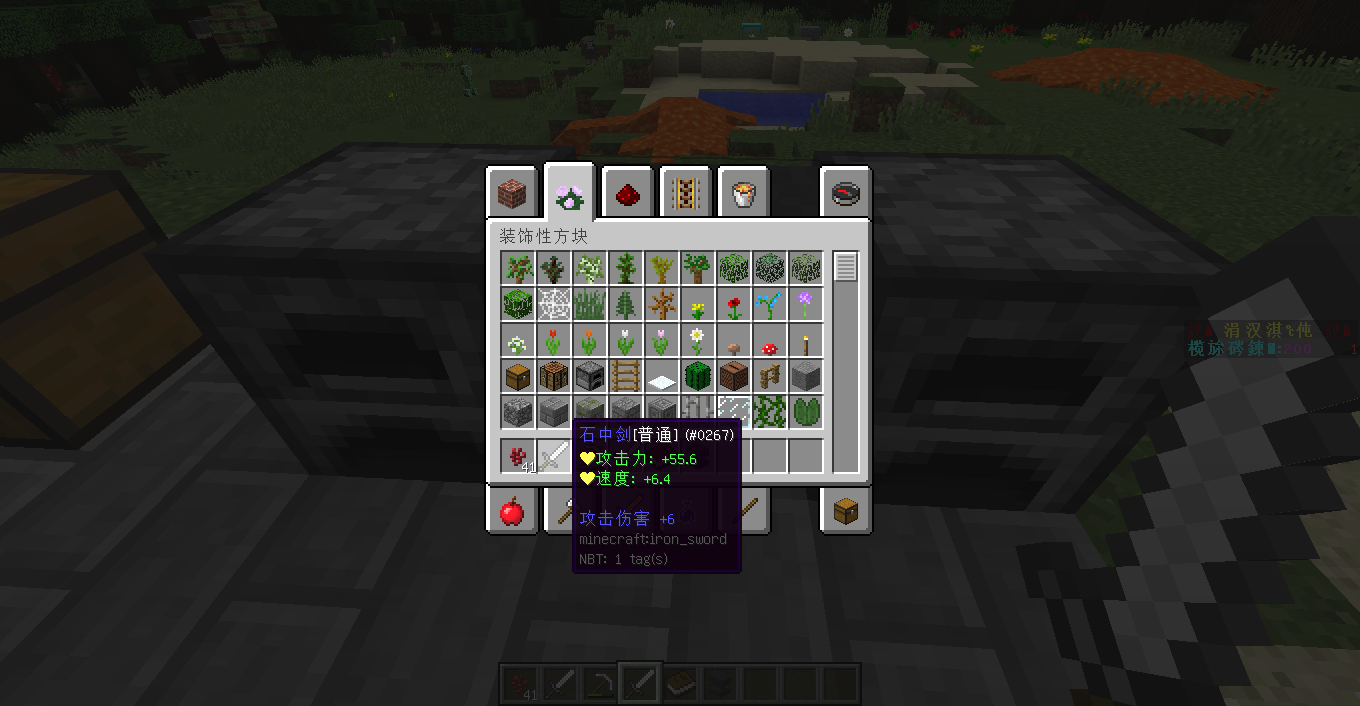1360x706 pixels.
Task: Open the chest Survival Inventory tab
Action: click(846, 512)
